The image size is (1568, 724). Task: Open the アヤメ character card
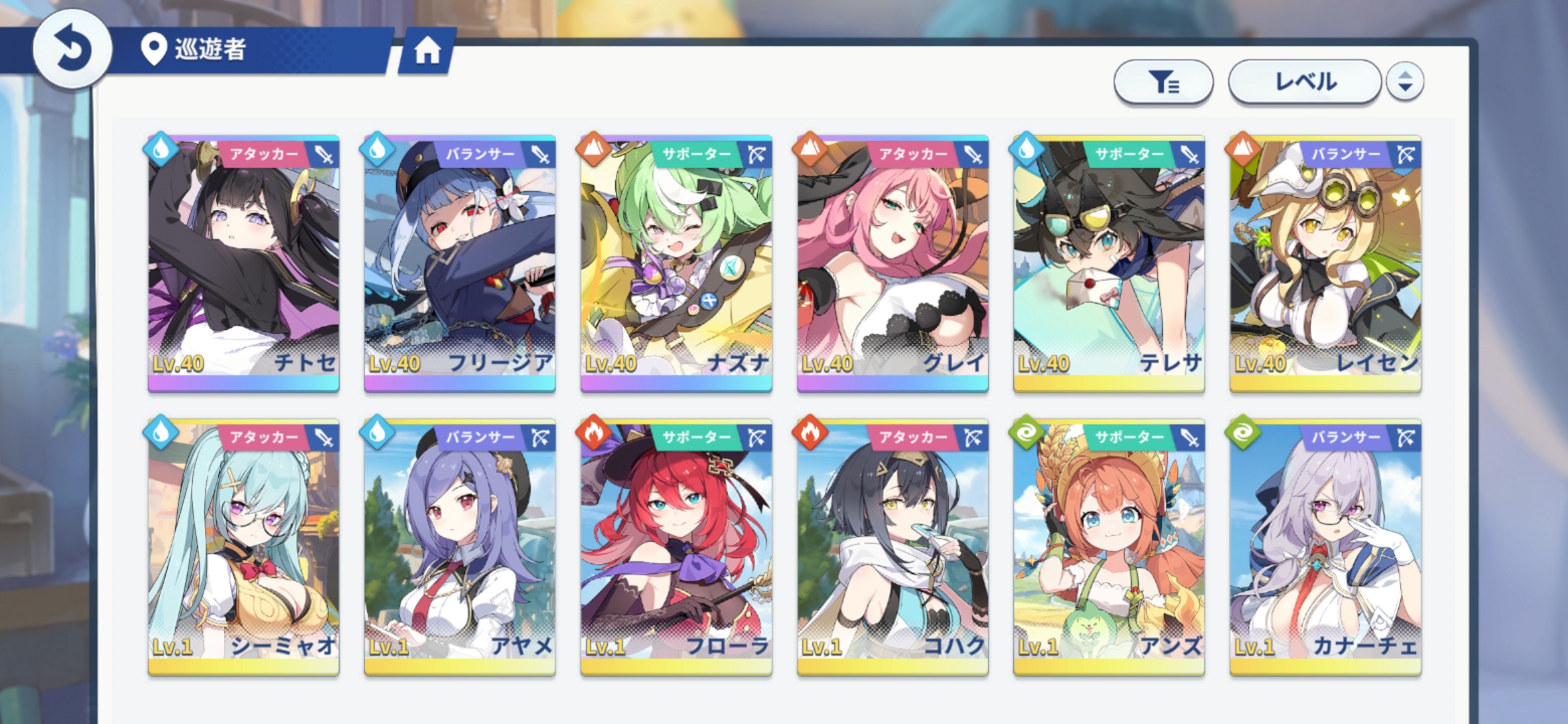pyautogui.click(x=460, y=546)
